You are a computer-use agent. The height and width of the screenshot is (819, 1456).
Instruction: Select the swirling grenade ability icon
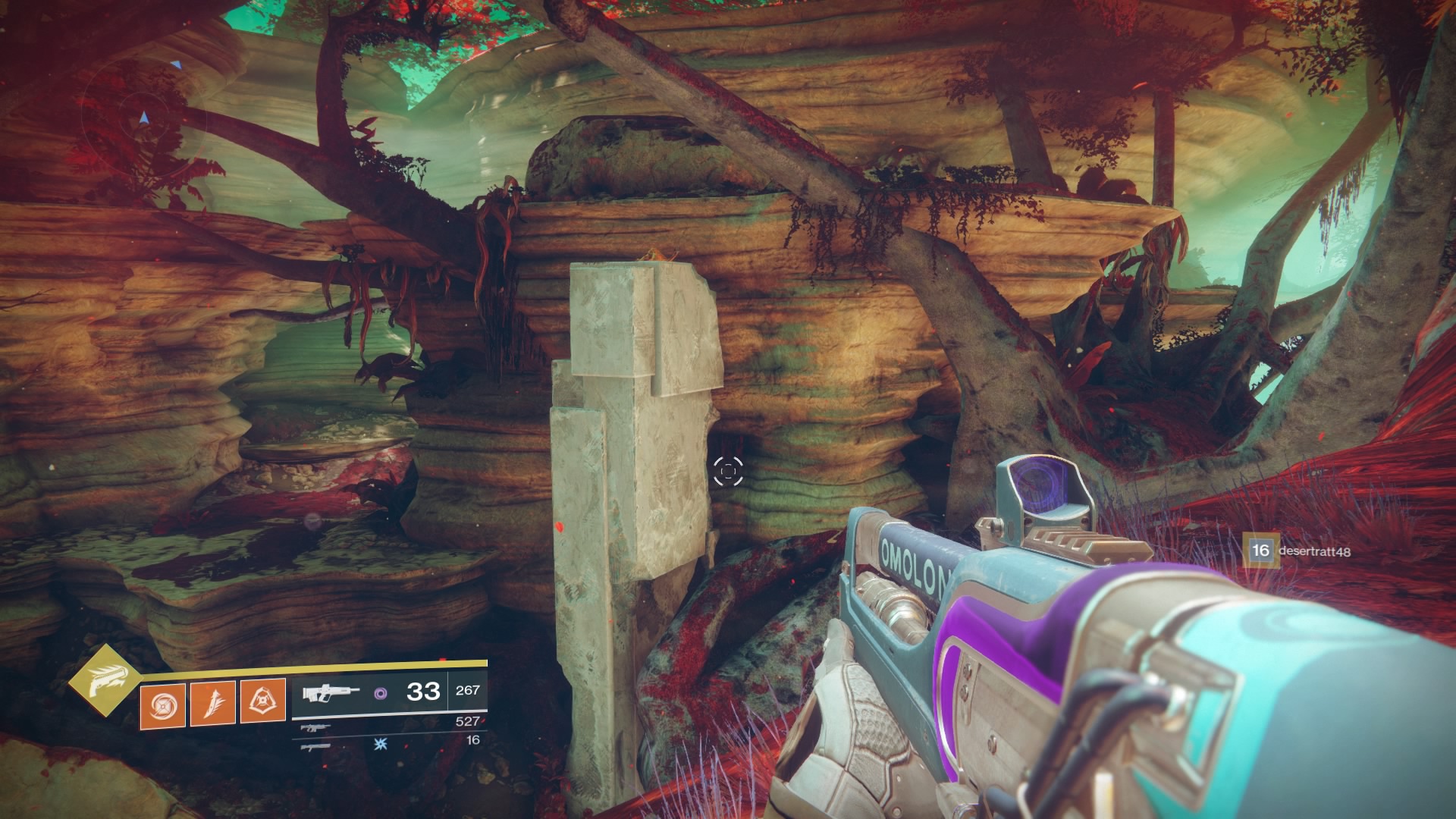162,701
